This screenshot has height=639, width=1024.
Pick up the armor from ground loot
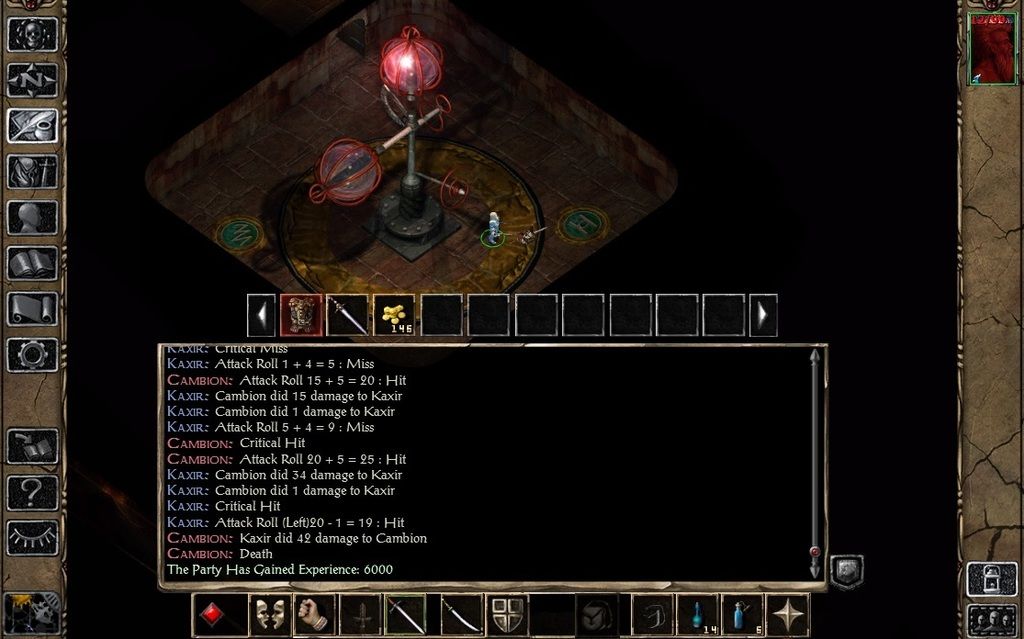click(x=301, y=315)
